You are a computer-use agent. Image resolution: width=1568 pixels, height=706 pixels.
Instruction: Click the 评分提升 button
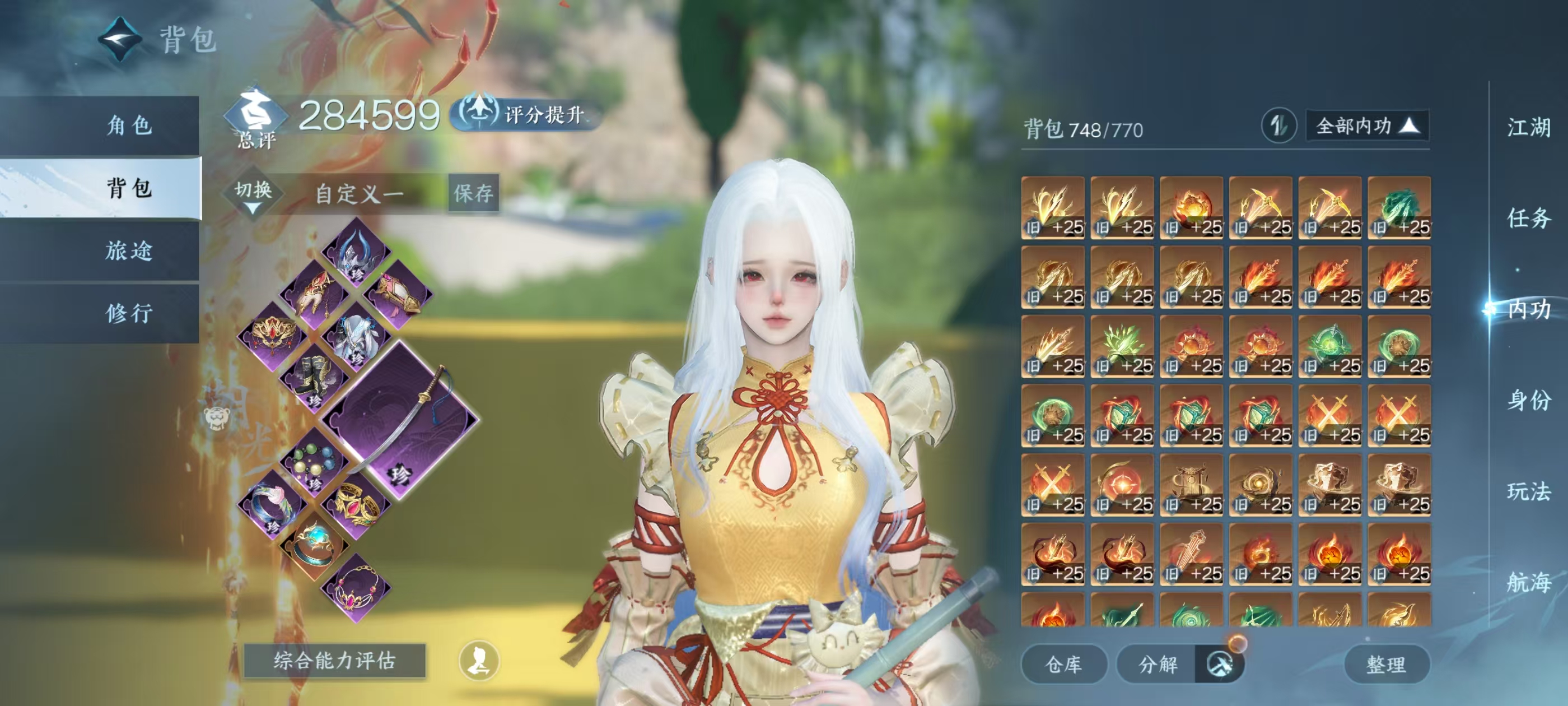[x=526, y=114]
